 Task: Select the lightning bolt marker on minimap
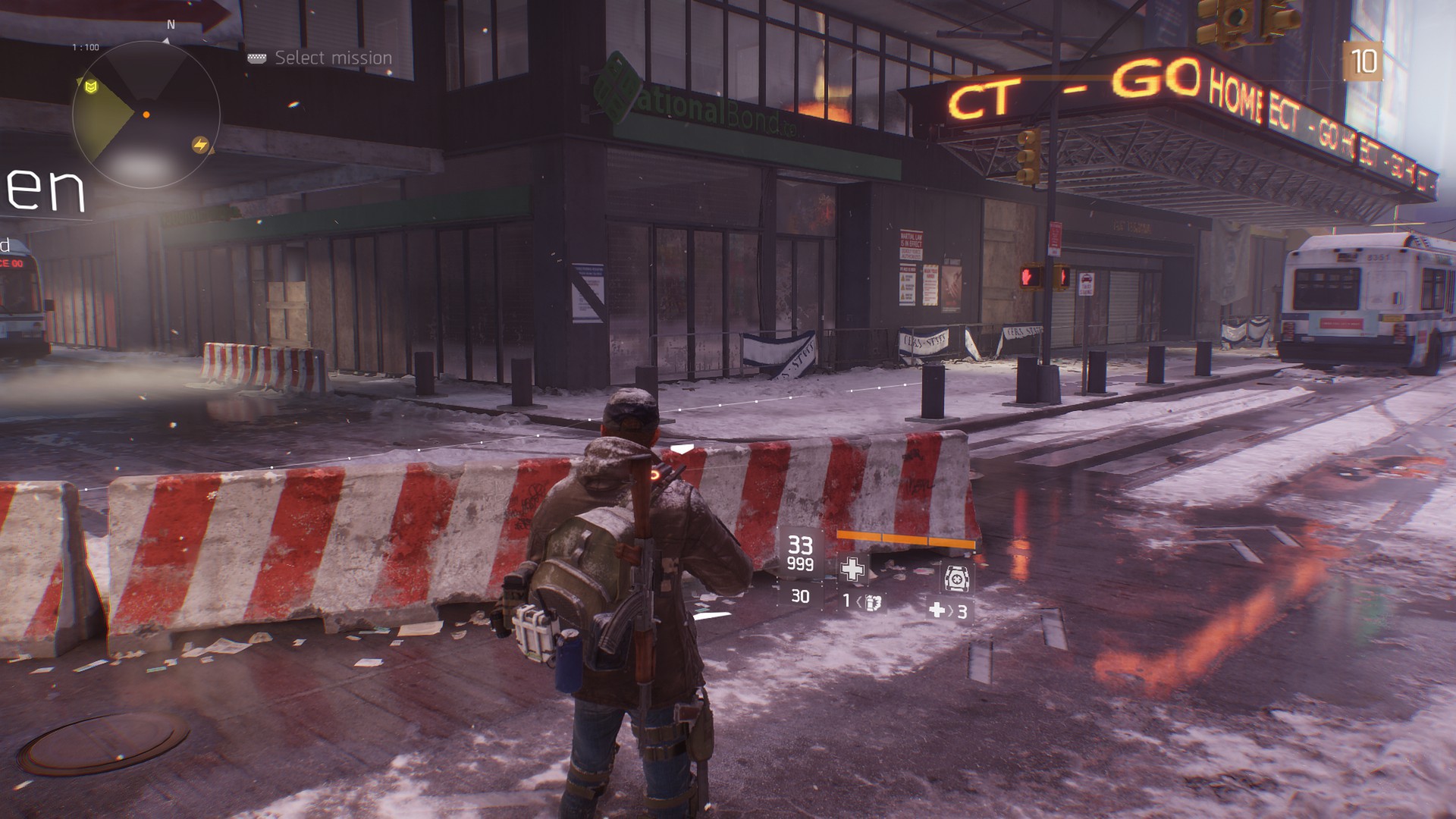pos(200,145)
